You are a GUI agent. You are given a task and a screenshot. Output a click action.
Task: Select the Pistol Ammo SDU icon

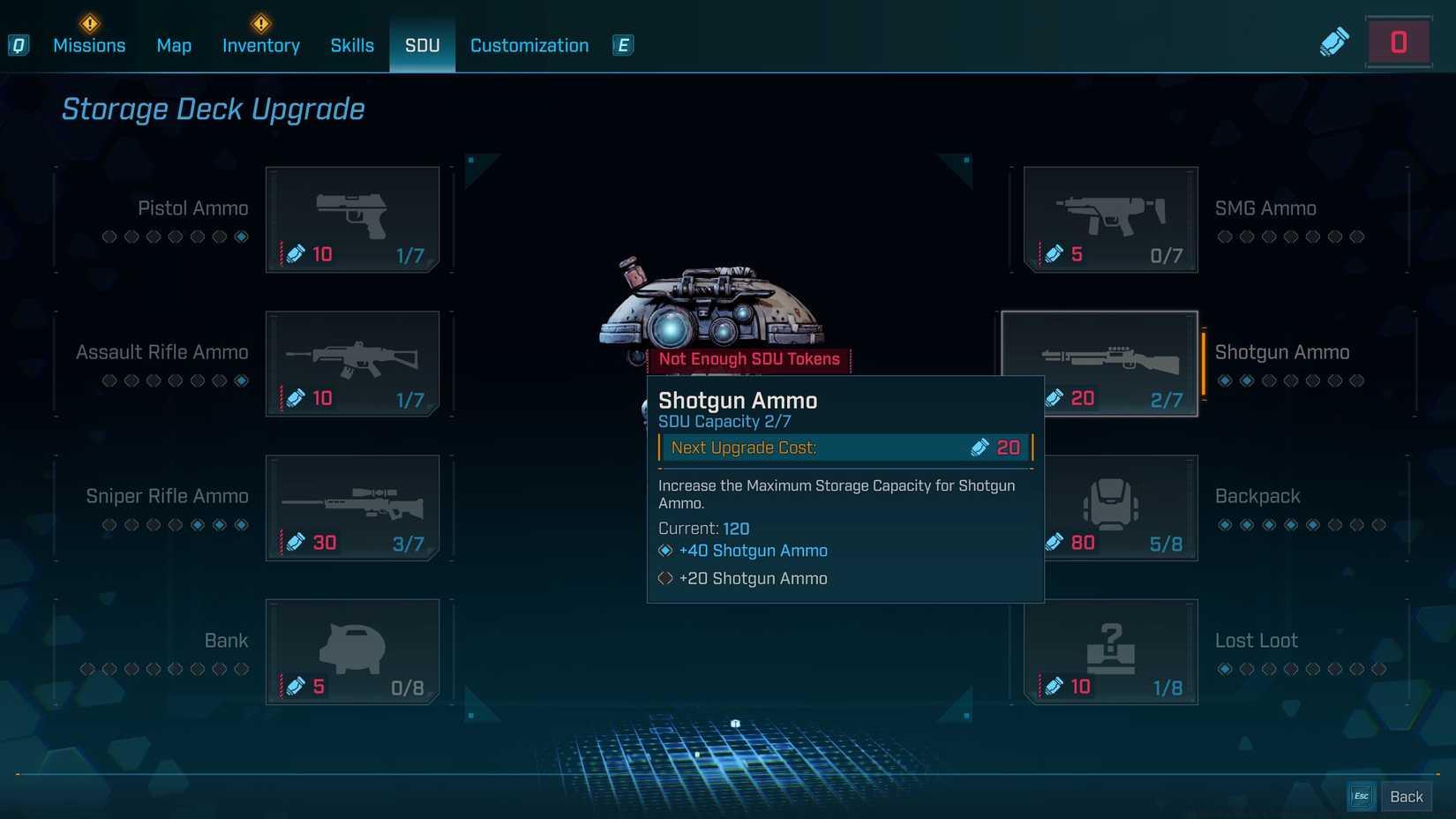[x=352, y=219]
